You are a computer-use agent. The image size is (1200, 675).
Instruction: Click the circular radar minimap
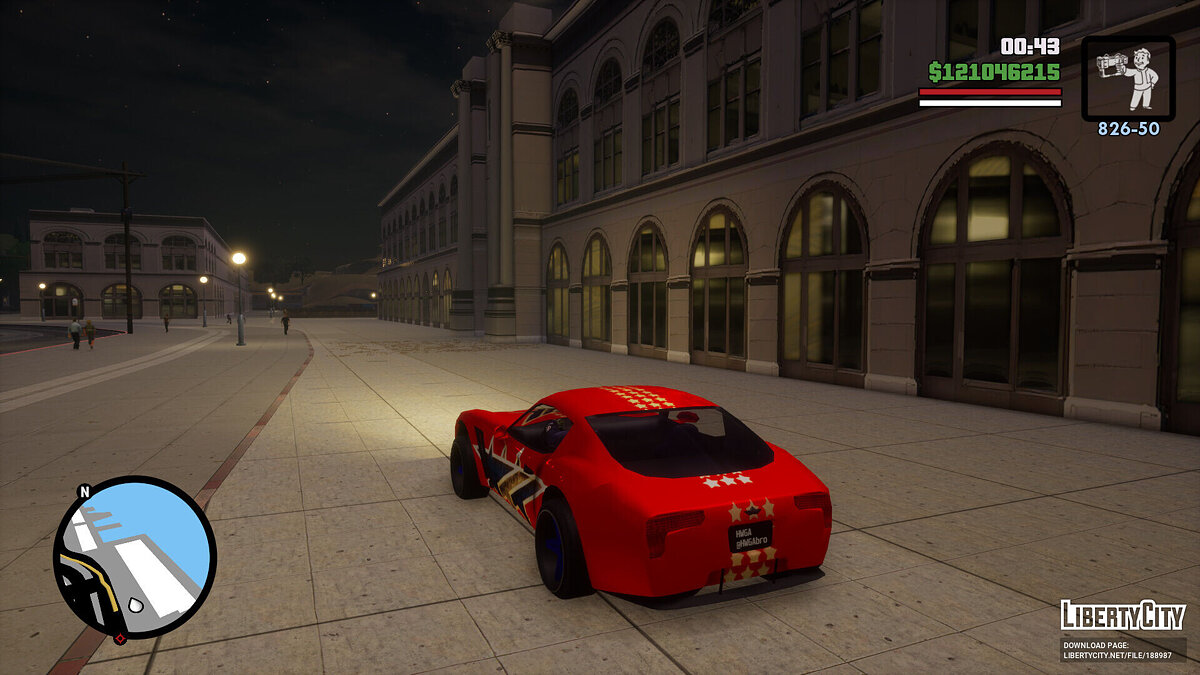pyautogui.click(x=134, y=558)
